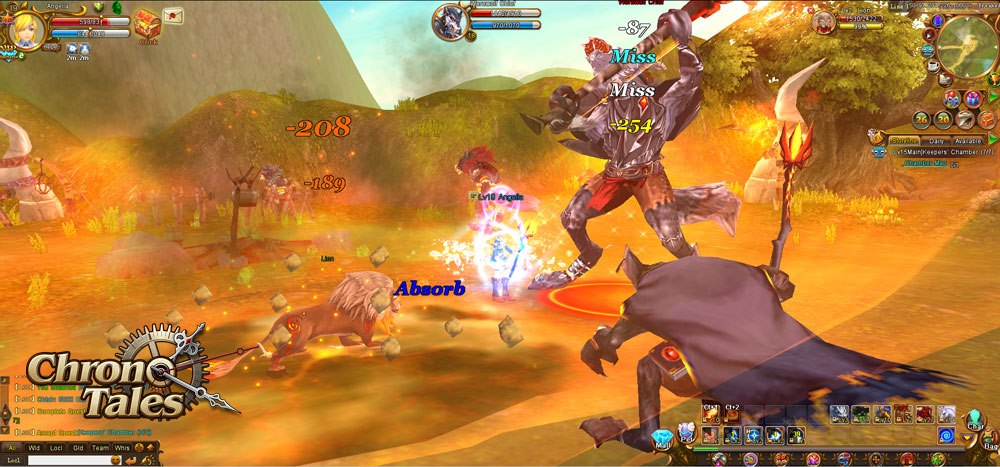Activate the blue swirl portal skill
The height and width of the screenshot is (467, 1000).
click(945, 435)
